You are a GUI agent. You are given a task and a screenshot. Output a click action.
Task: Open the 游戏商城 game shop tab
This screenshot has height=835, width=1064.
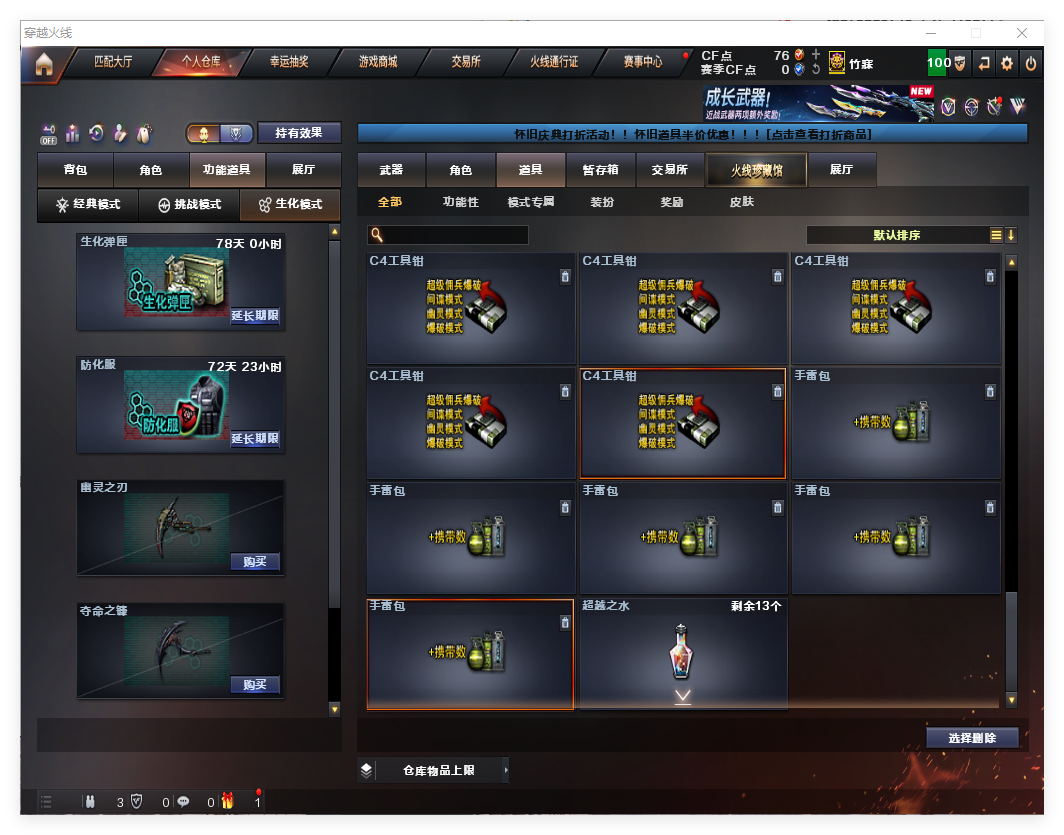click(x=378, y=62)
